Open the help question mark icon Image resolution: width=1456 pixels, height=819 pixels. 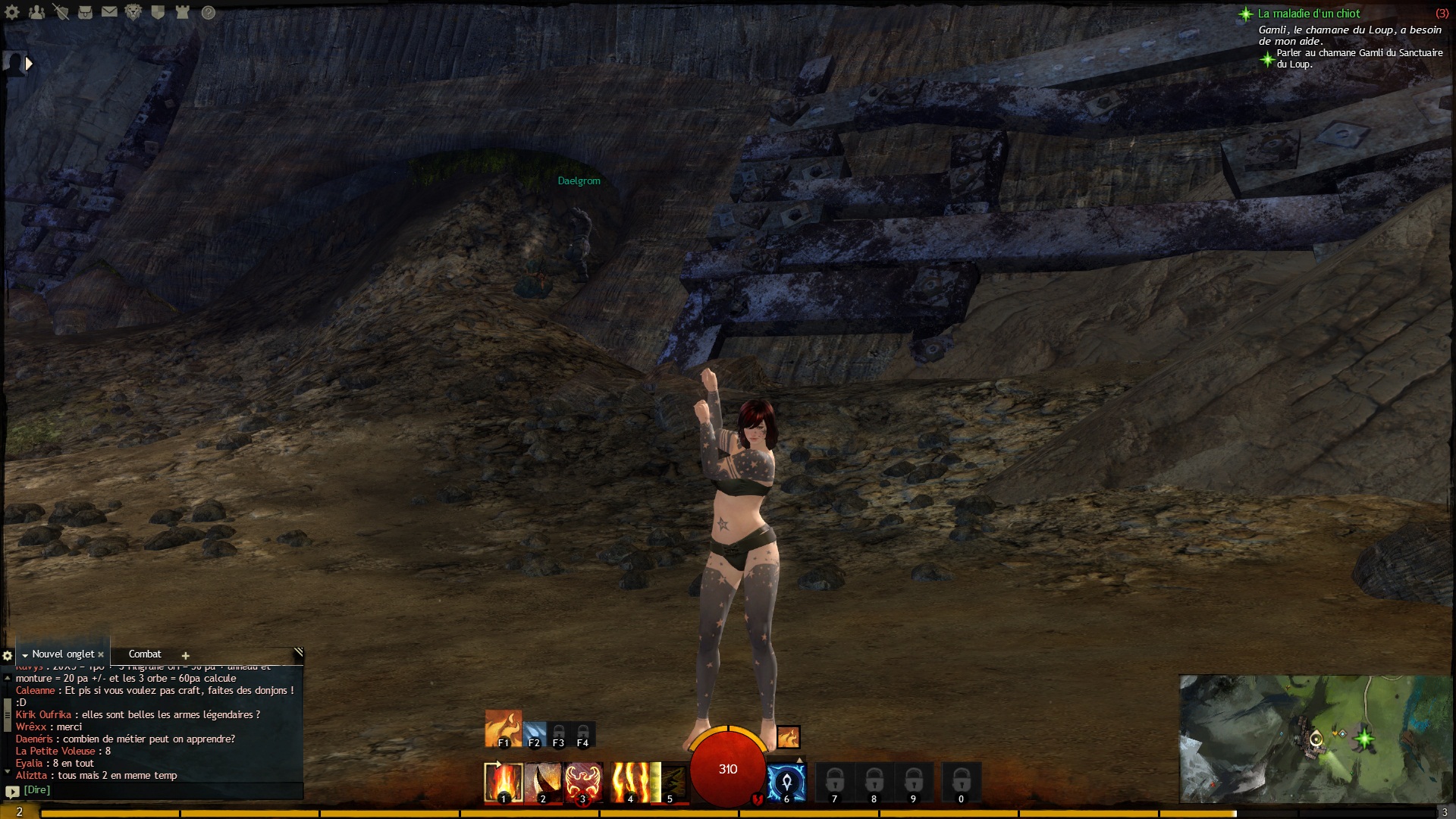pos(208,12)
